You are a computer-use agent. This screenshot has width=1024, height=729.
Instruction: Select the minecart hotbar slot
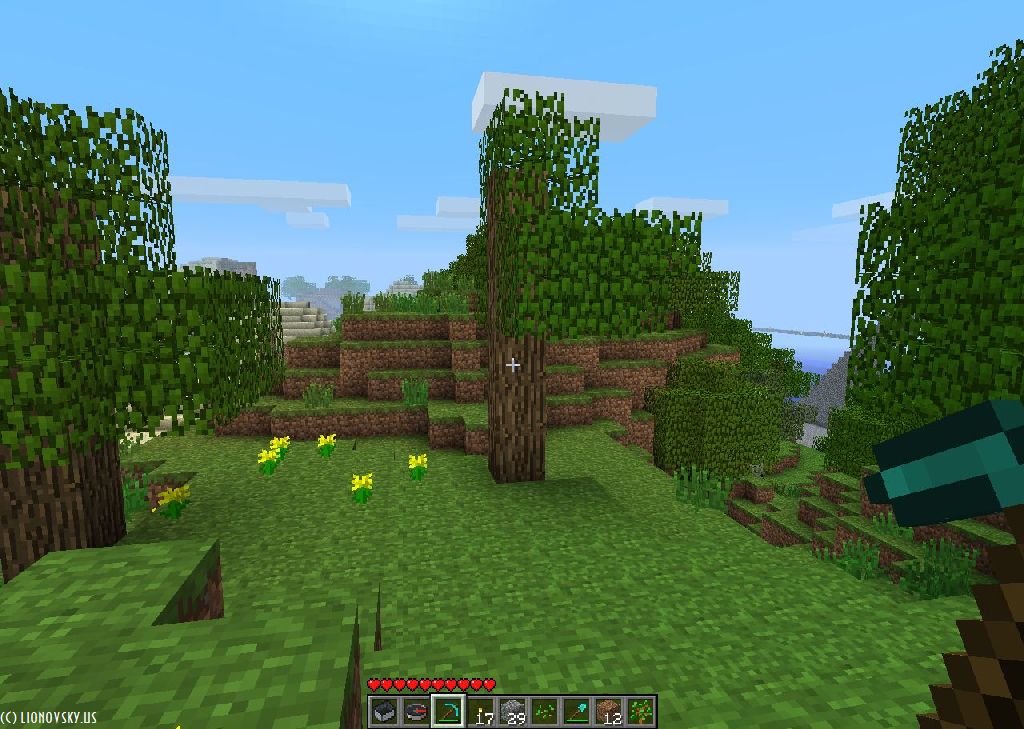click(384, 711)
